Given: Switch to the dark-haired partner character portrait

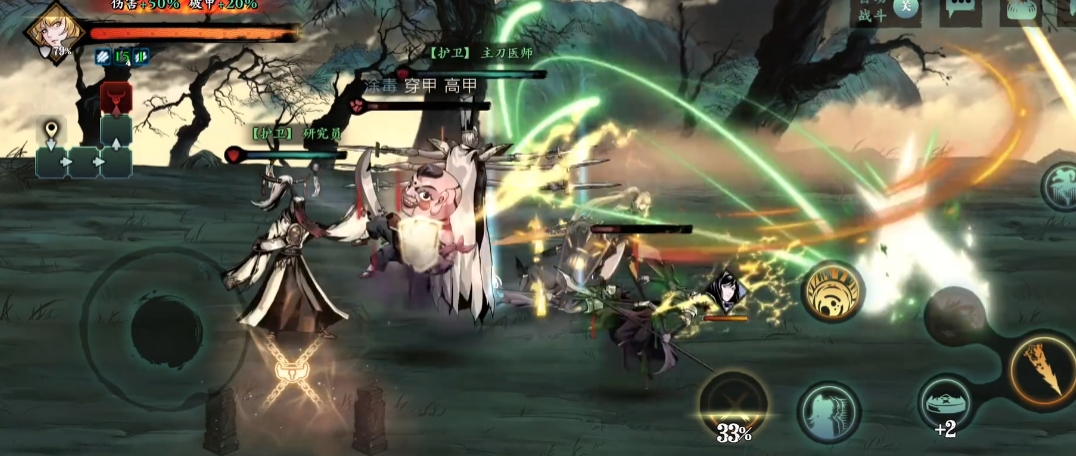Looking at the screenshot, I should click(725, 292).
